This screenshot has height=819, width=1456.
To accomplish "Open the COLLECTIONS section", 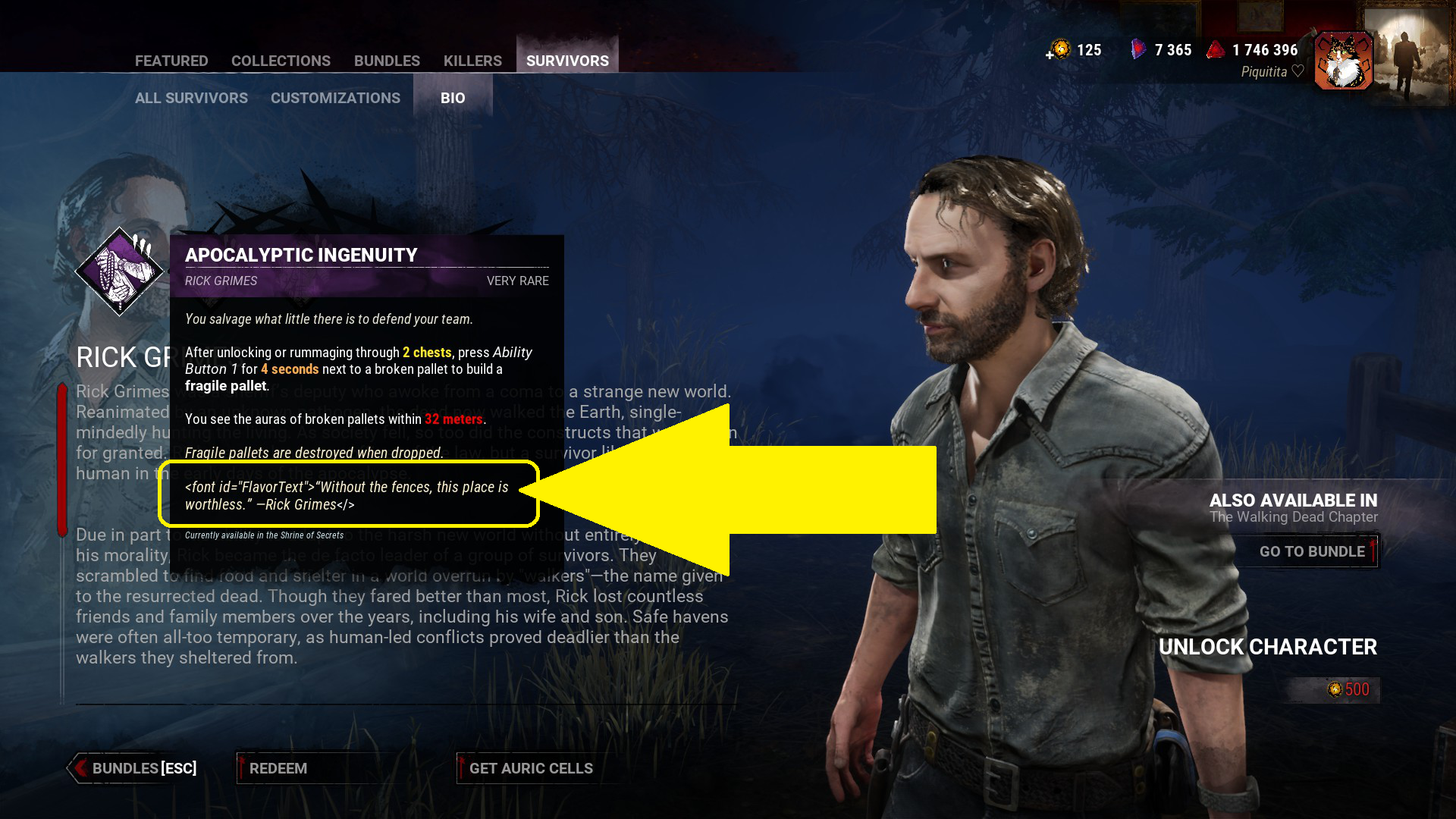I will coord(281,61).
